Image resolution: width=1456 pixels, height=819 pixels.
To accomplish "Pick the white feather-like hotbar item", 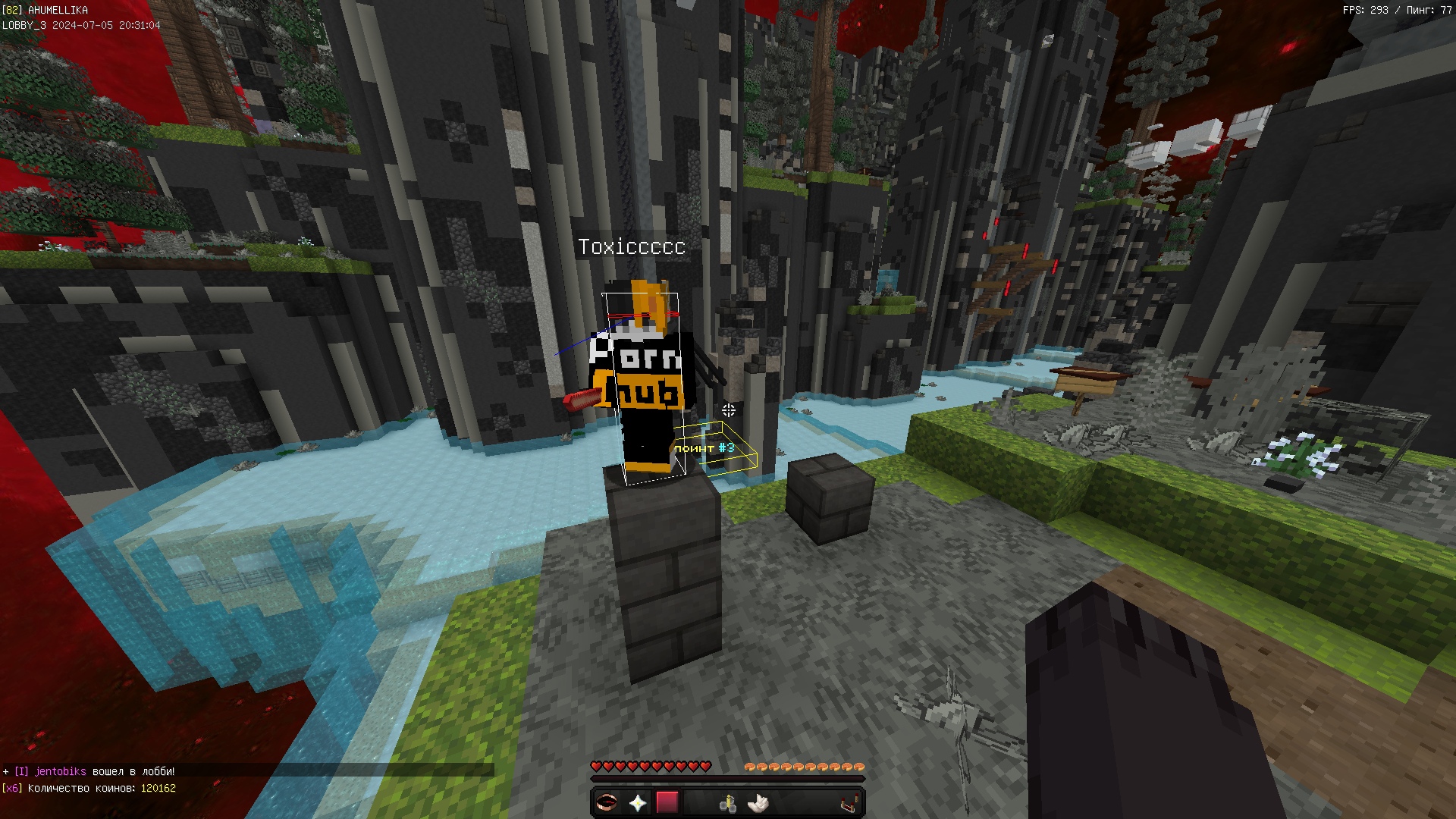I will (x=758, y=802).
